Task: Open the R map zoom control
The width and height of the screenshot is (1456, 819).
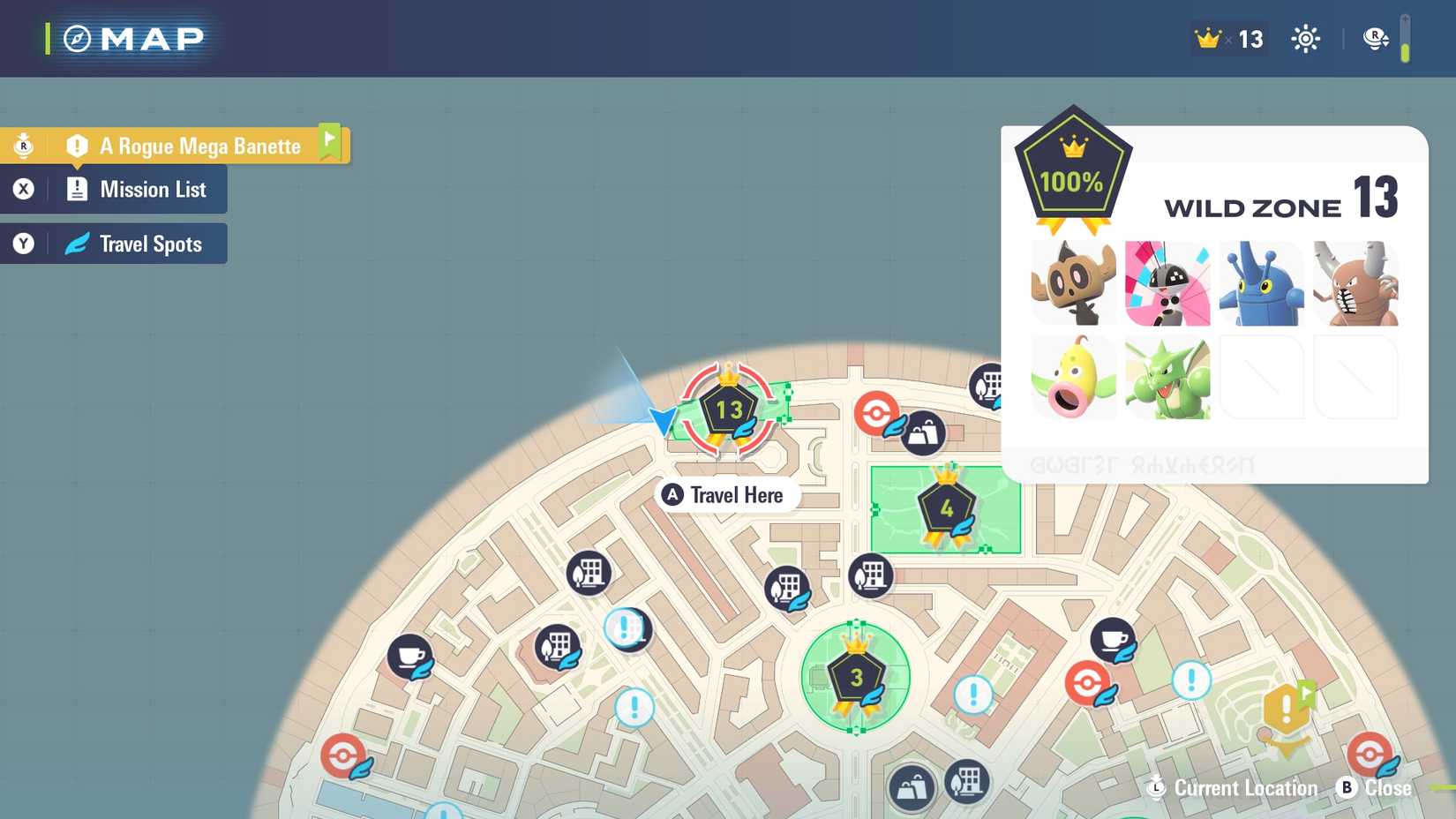Action: coord(1376,38)
